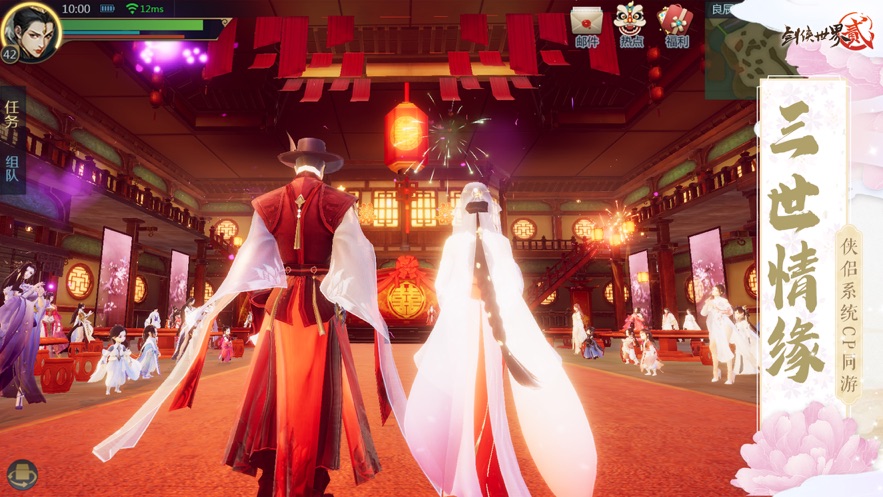This screenshot has width=883, height=497.
Task: Open the player character portrait
Action: coord(31,30)
